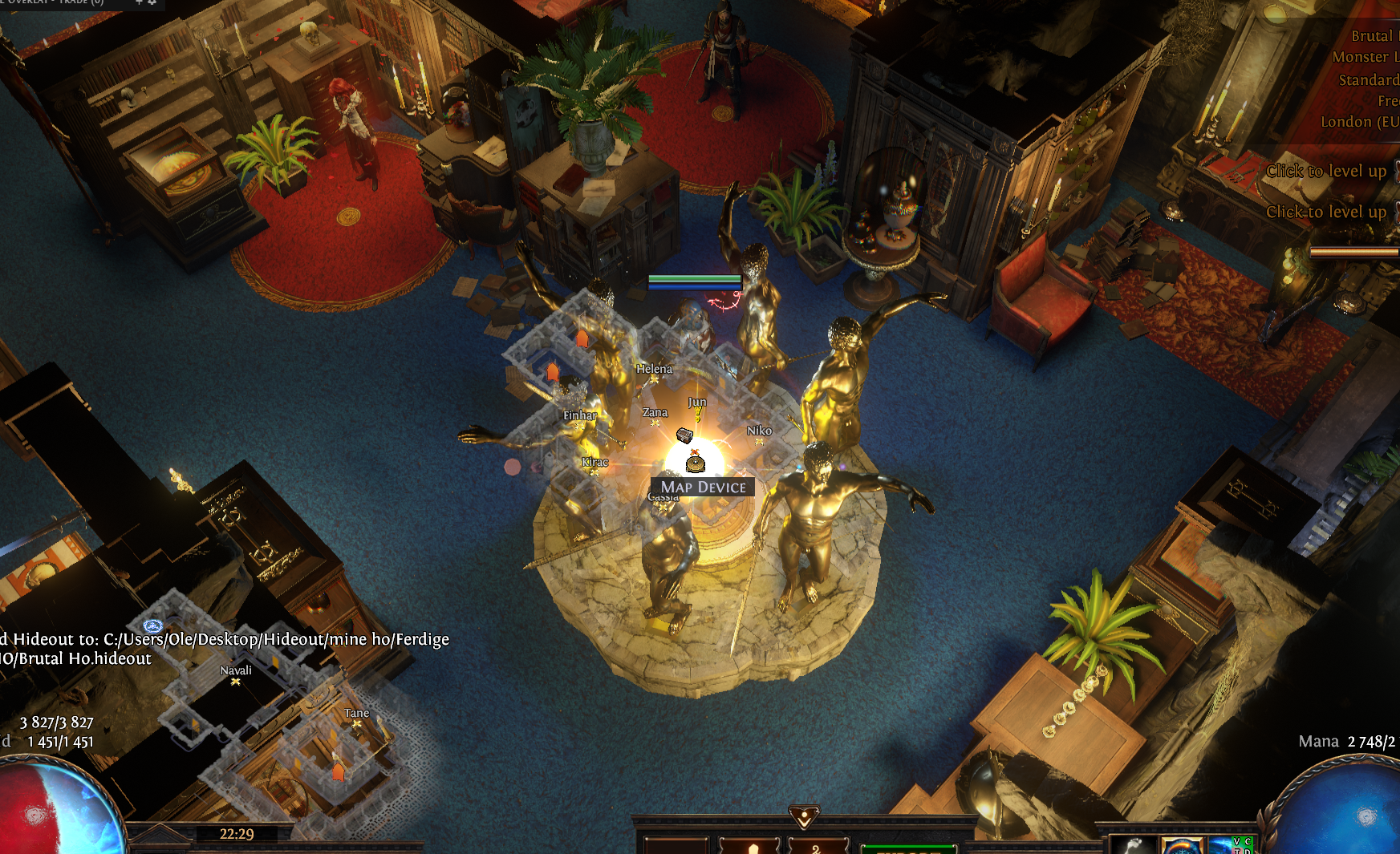
Task: Select the Helena marker on the map overlay
Action: pos(654,378)
